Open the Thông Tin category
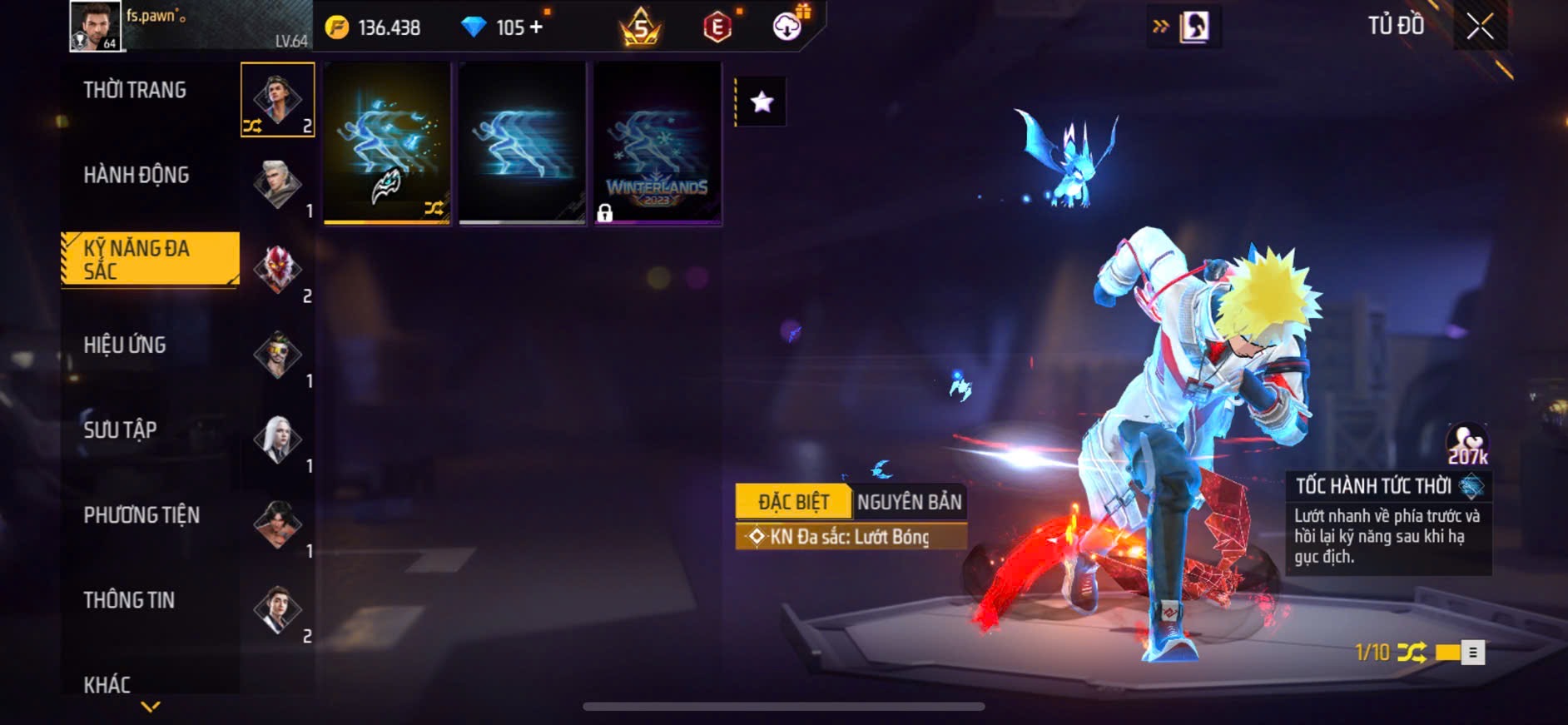The image size is (1568, 725). point(129,600)
